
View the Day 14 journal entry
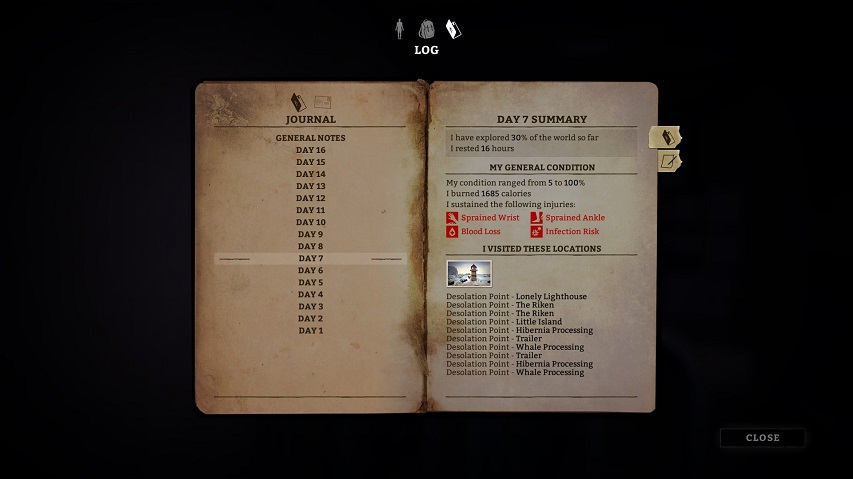[310, 174]
